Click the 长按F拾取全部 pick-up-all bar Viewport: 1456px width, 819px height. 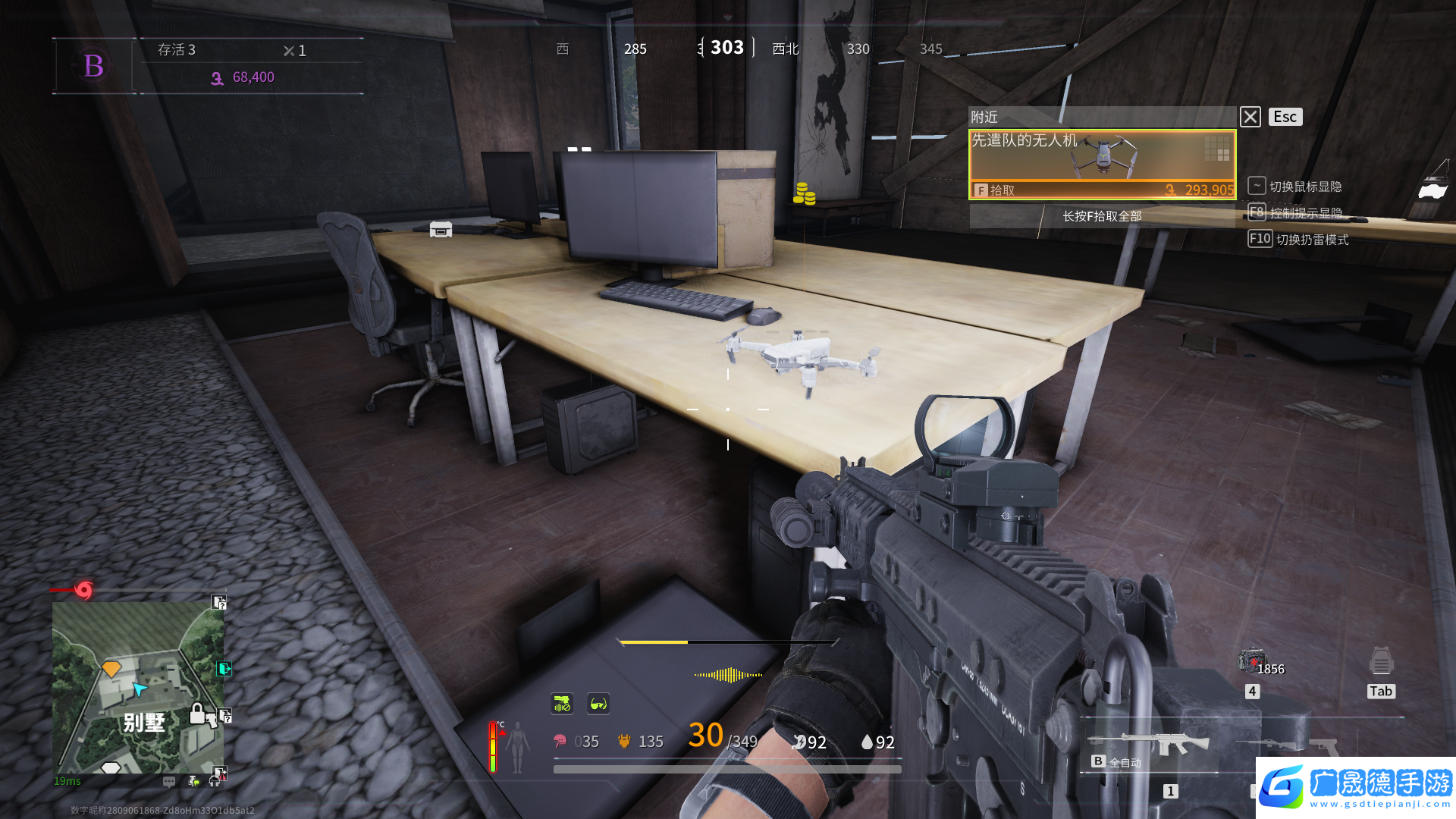pyautogui.click(x=1102, y=216)
